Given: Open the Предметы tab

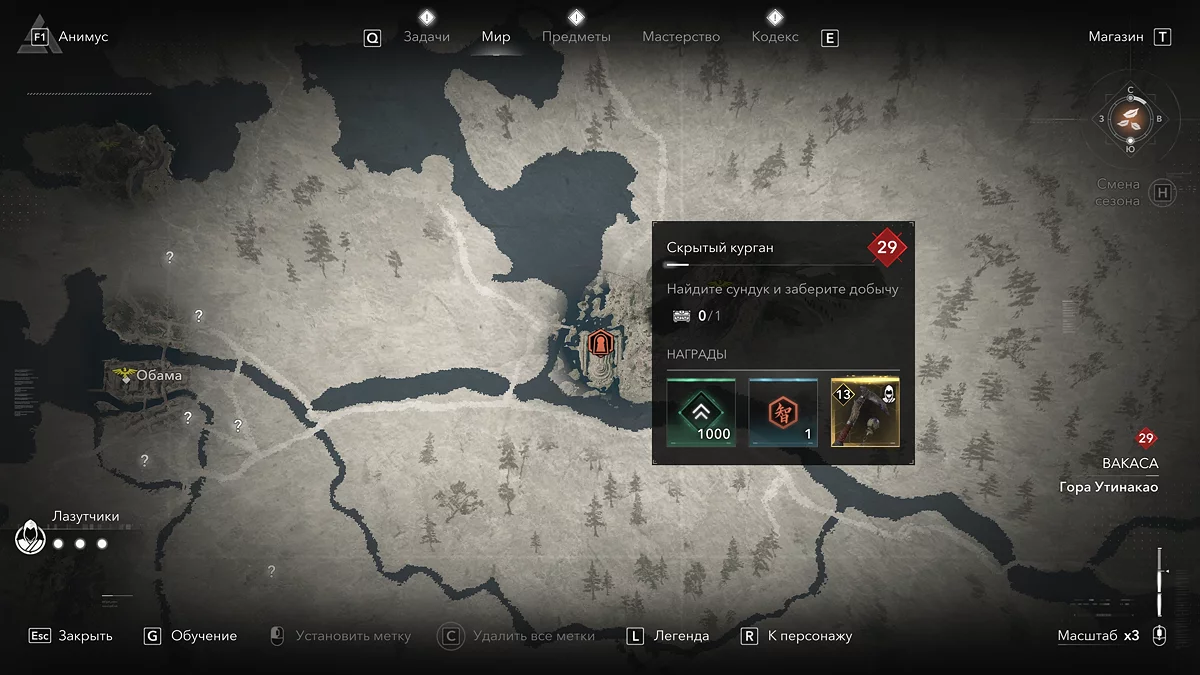Looking at the screenshot, I should tap(576, 37).
